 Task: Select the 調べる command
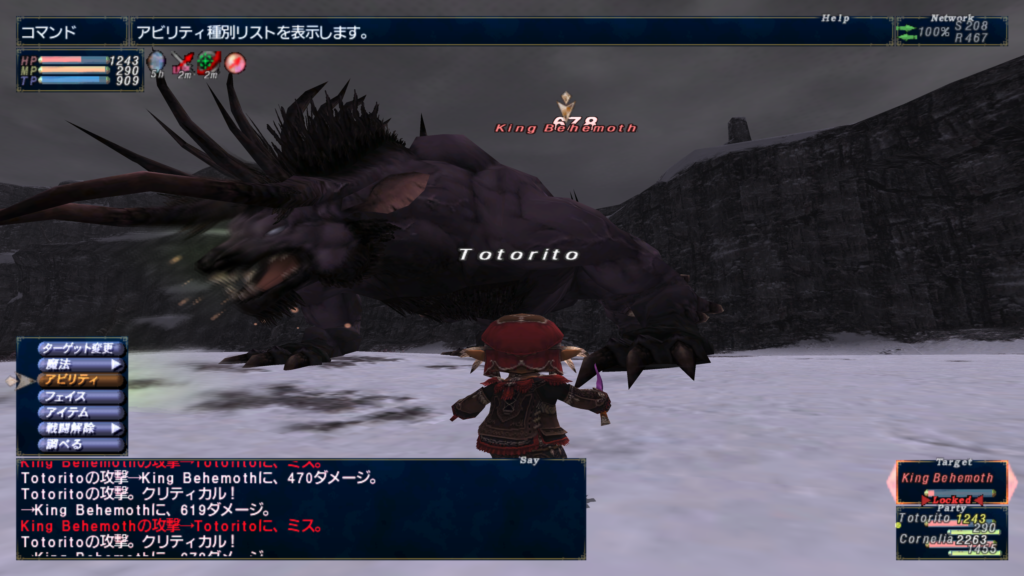tap(80, 444)
